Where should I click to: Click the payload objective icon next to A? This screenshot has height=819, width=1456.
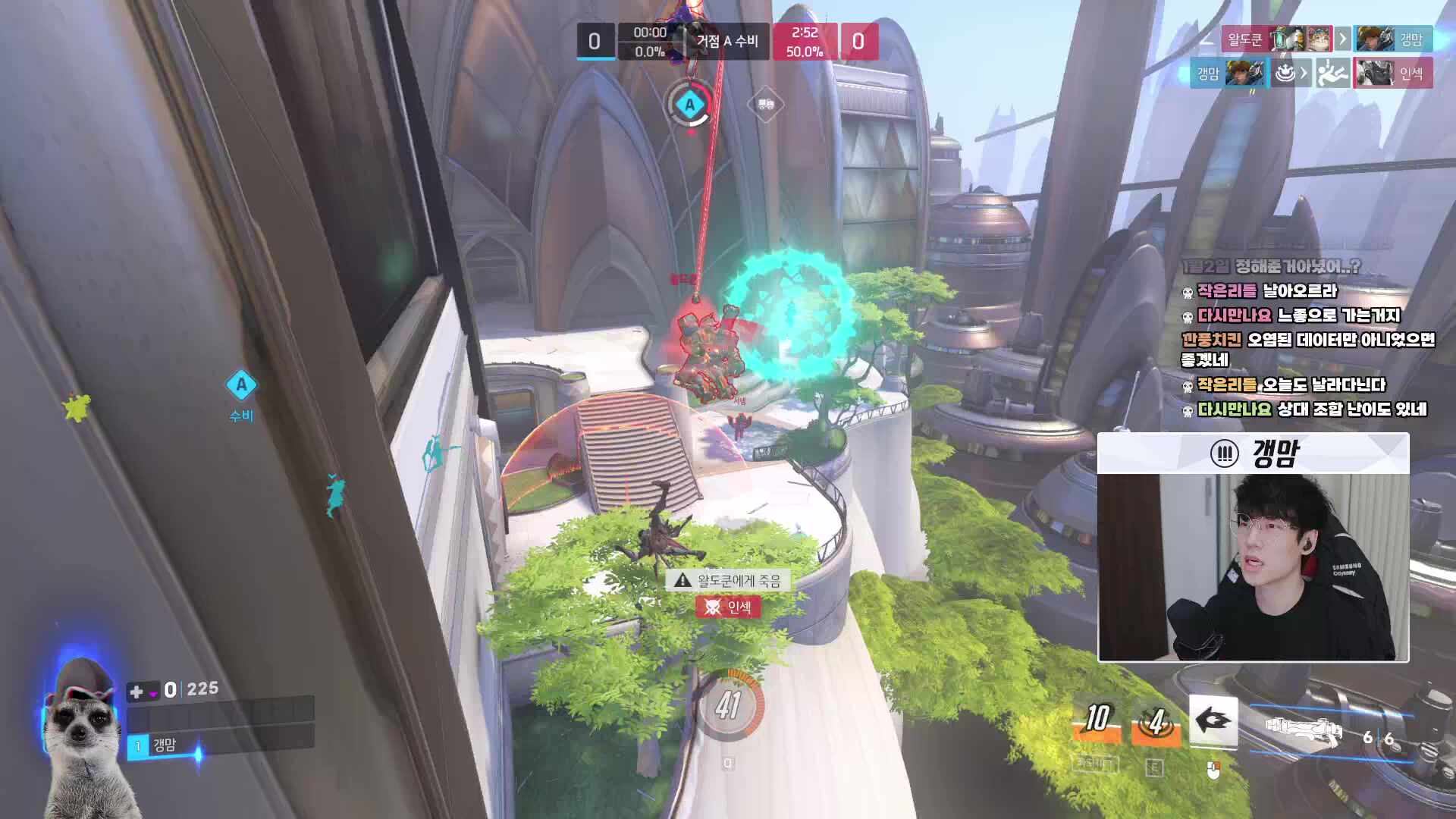(x=764, y=105)
